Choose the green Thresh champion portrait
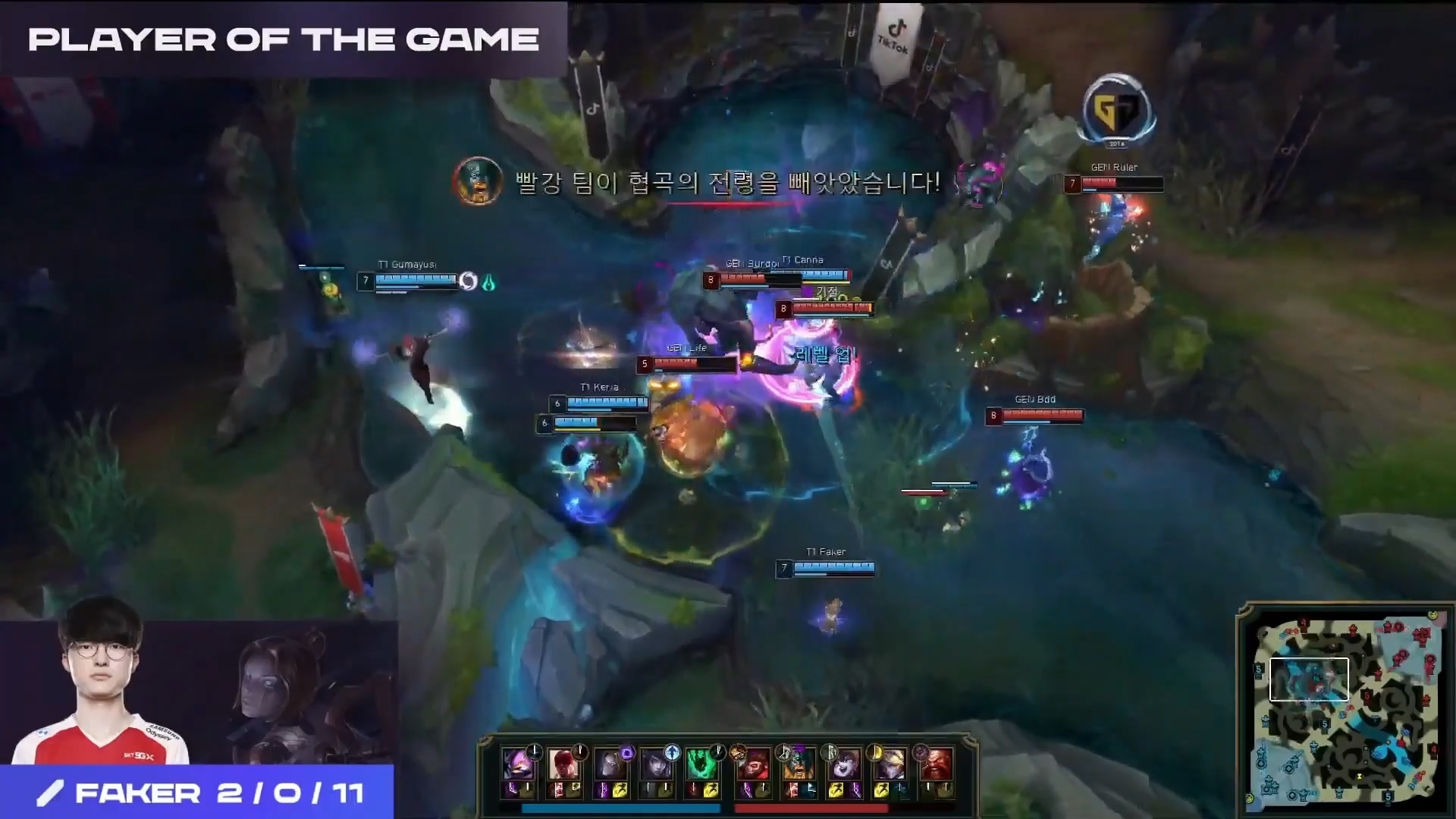This screenshot has width=1456, height=819. click(700, 764)
